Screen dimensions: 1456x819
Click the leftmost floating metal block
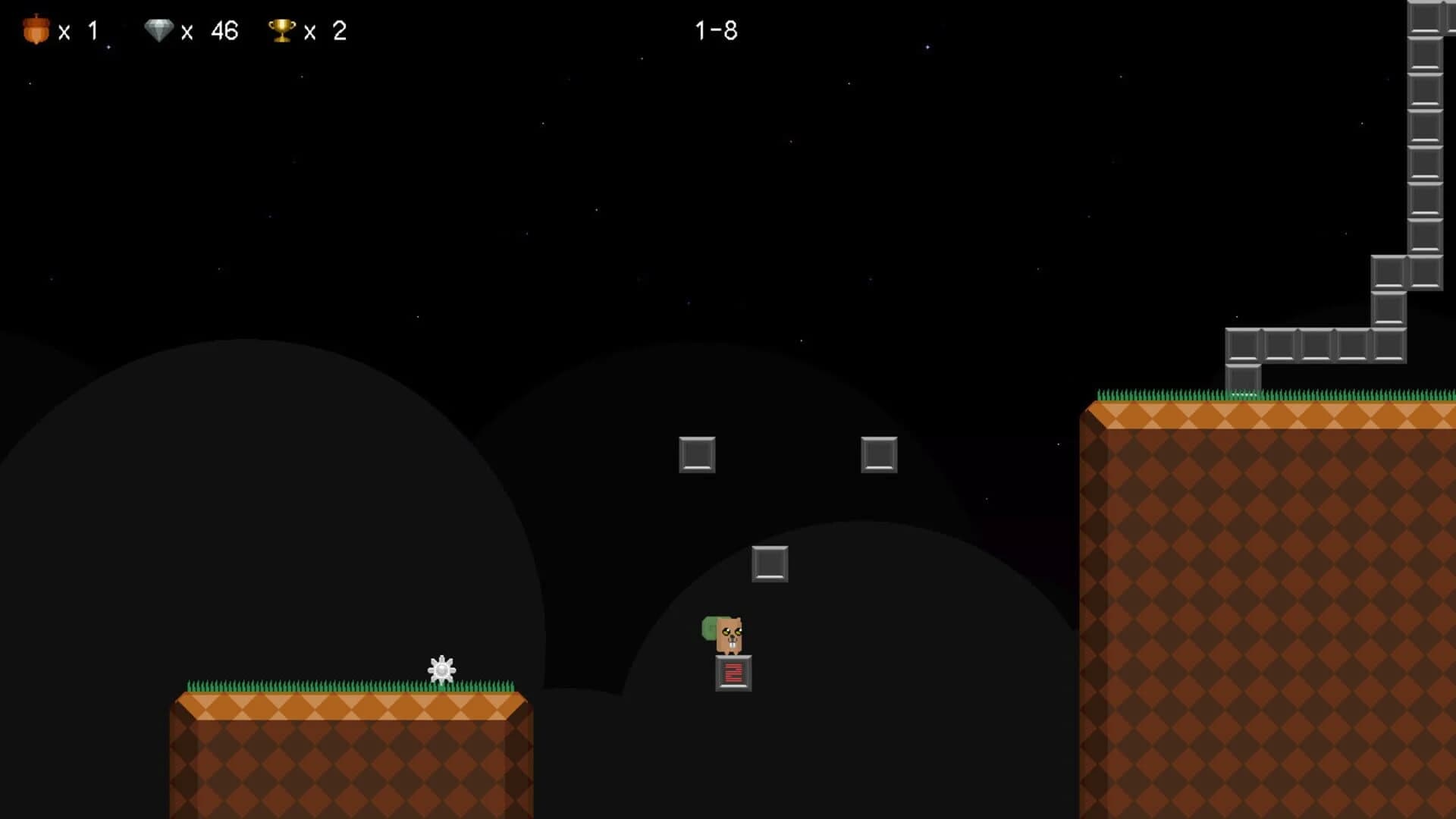pos(695,455)
